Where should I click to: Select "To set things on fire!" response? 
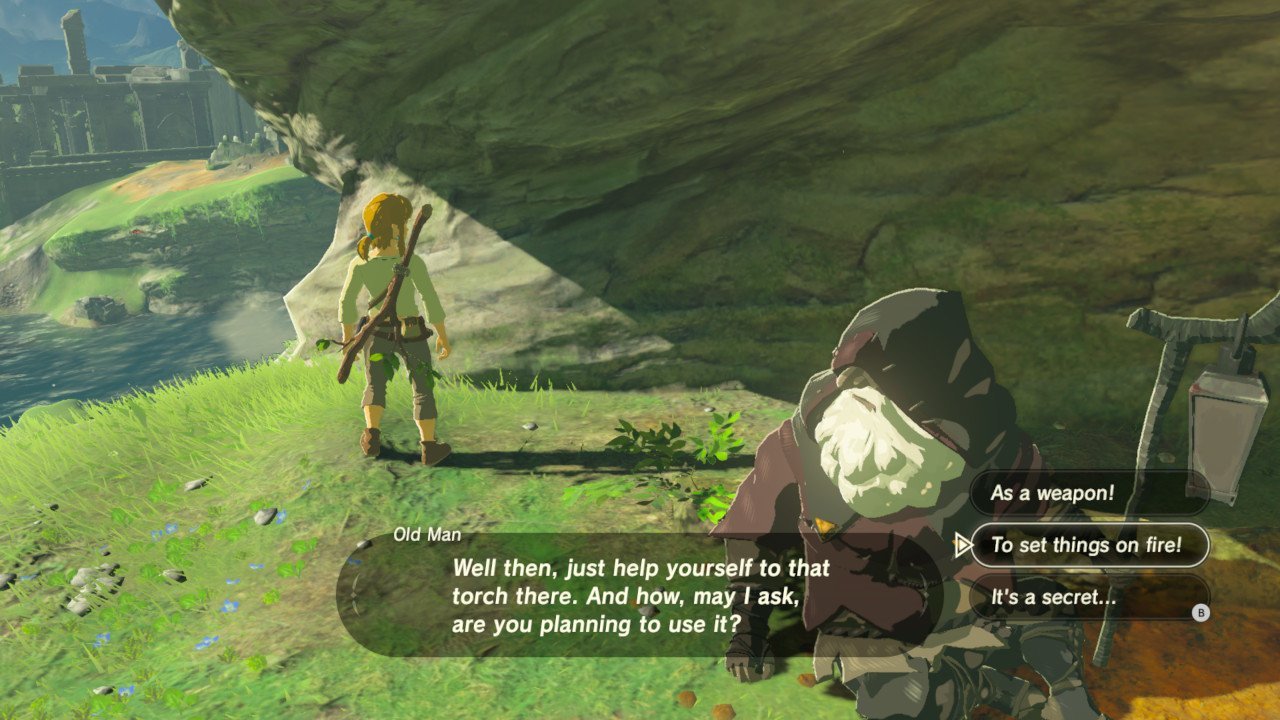click(x=1088, y=545)
